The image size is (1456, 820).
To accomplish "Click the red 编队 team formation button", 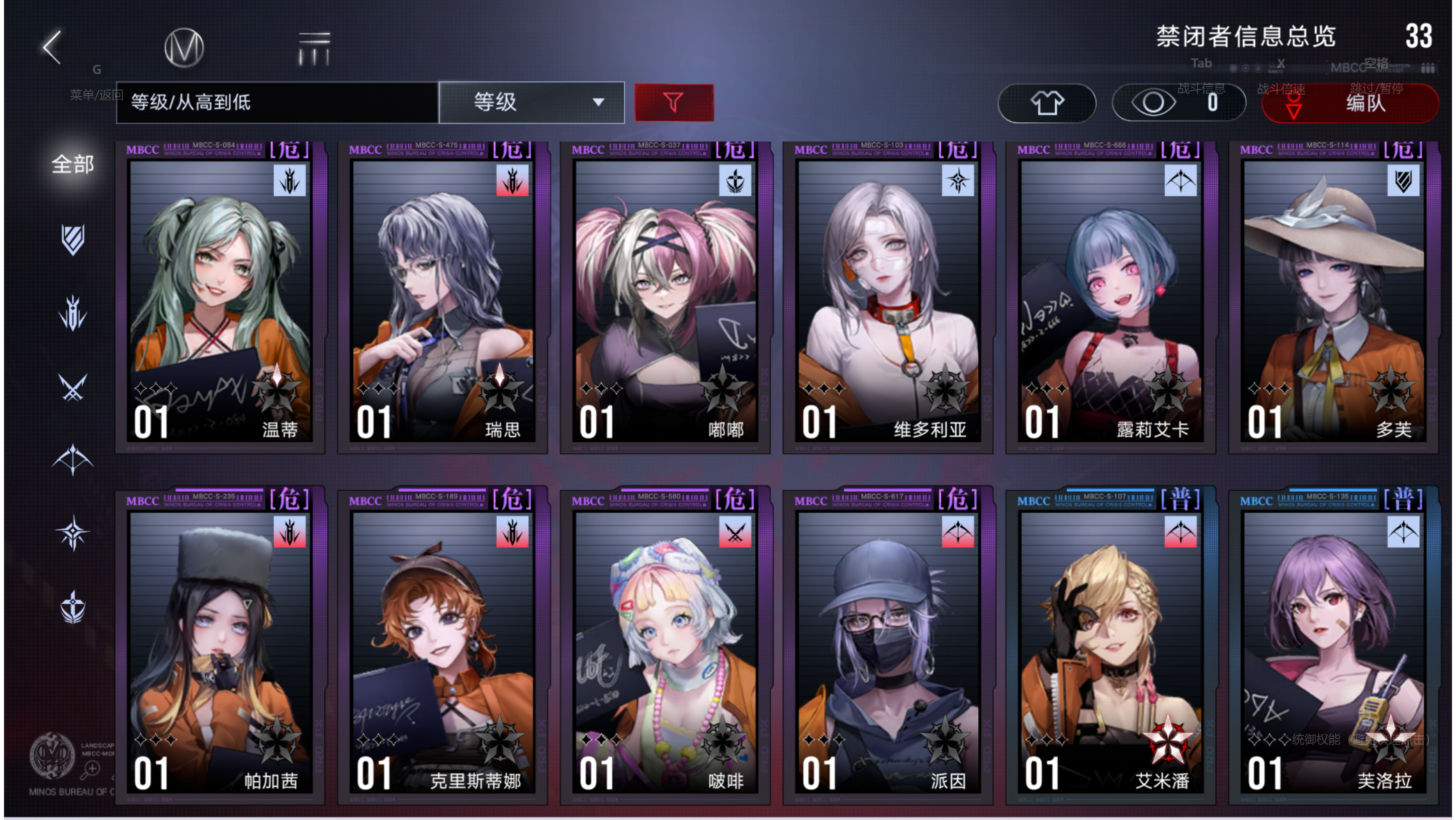I will 1350,104.
